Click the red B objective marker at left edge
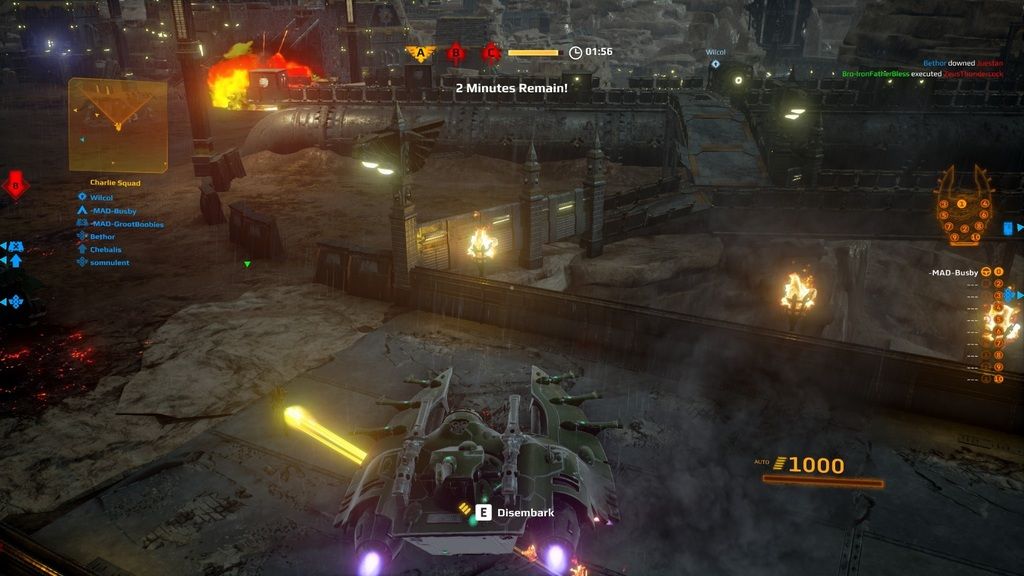This screenshot has width=1024, height=576. point(15,185)
